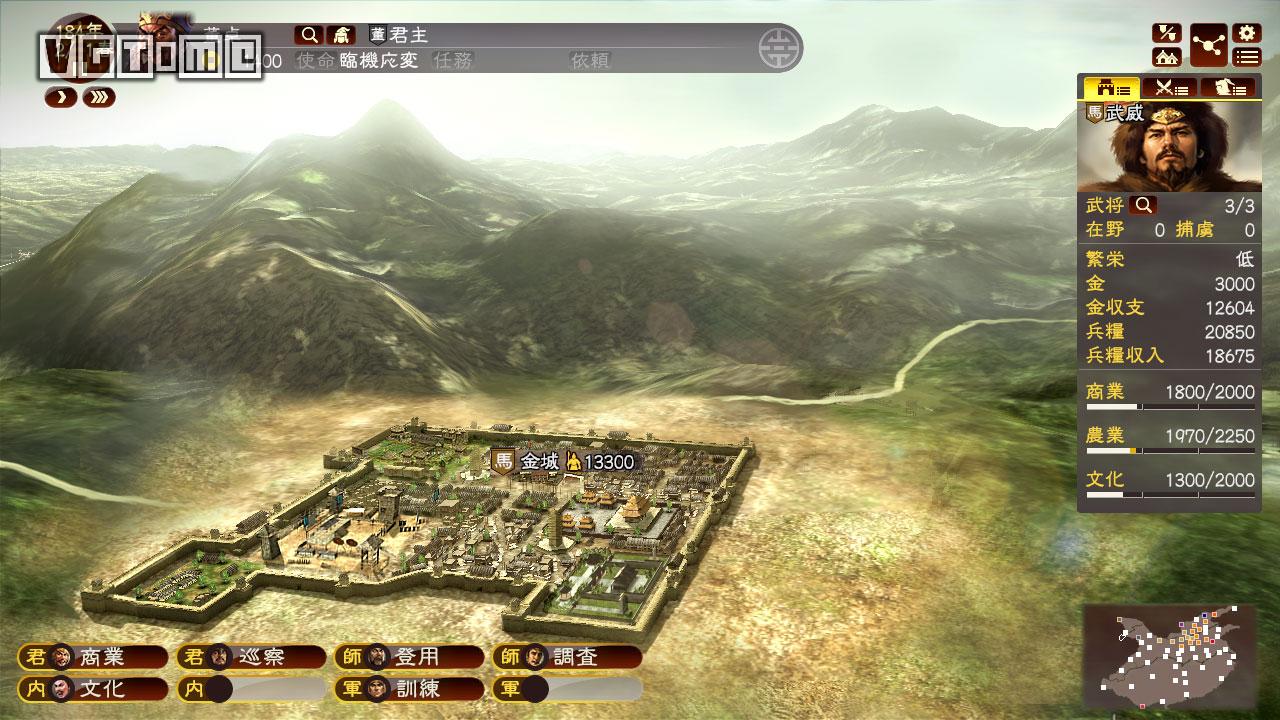Viewport: 1280px width, 720px height.
Task: Select the sword-and-shield duel icon
Action: (1166, 32)
